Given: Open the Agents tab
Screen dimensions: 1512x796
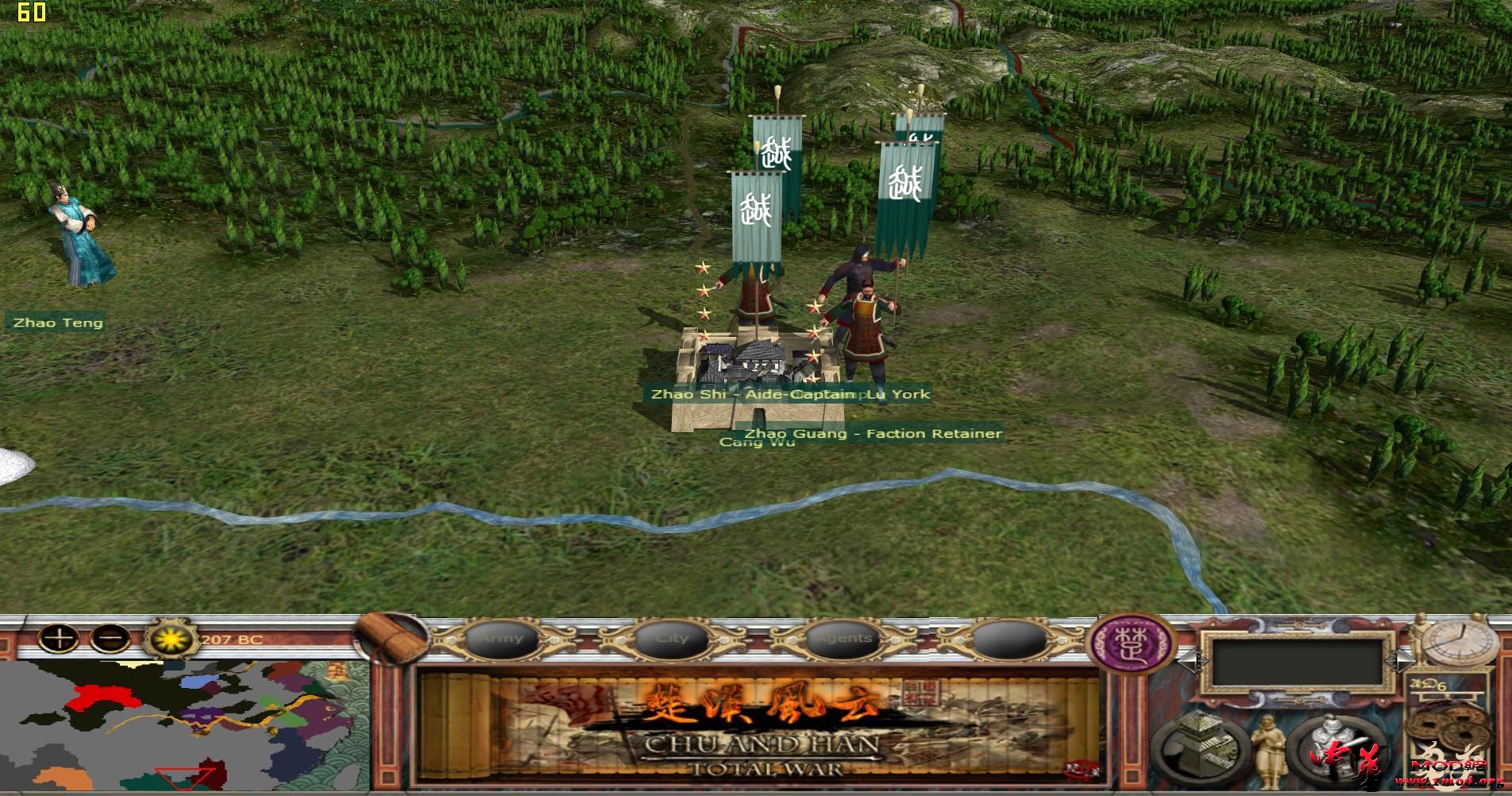Looking at the screenshot, I should [843, 638].
